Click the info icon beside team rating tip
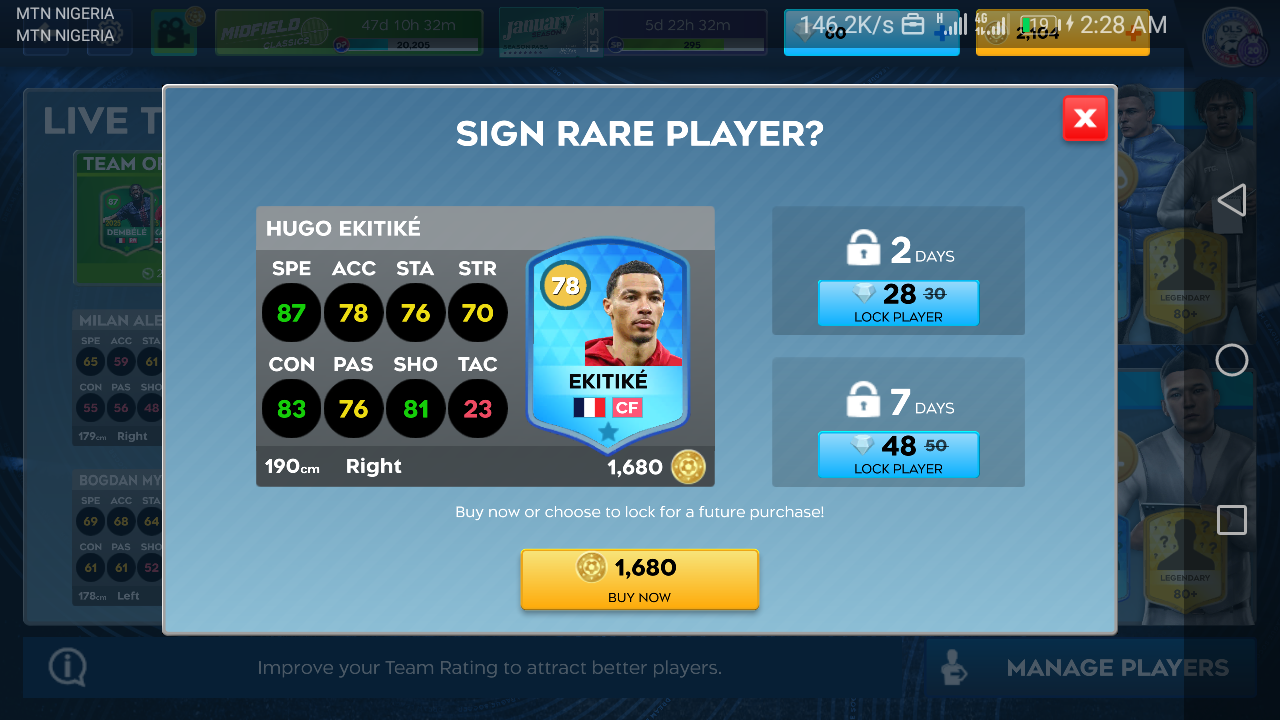Image resolution: width=1280 pixels, height=720 pixels. [67, 667]
